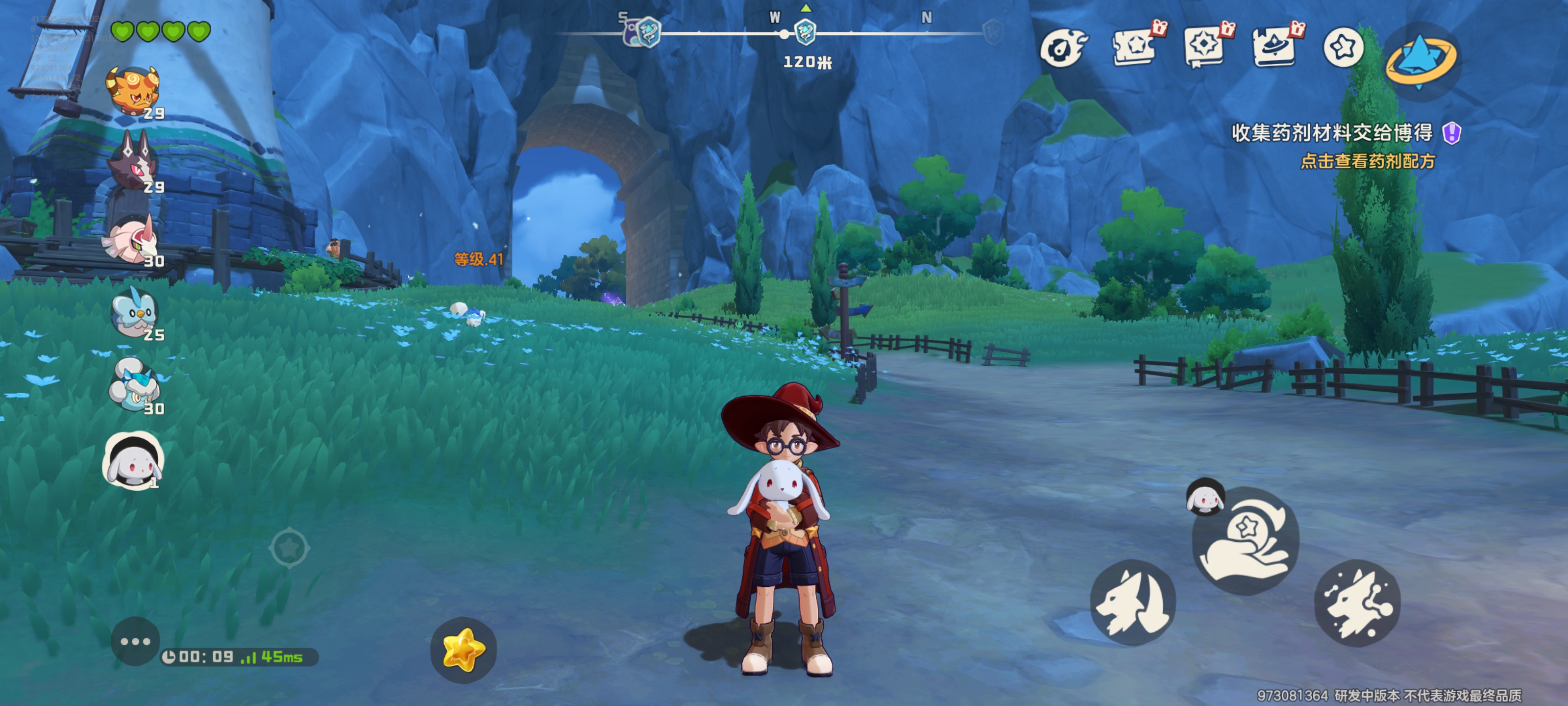Activate the hand holding star orb skill
1568x706 pixels.
(x=1246, y=541)
